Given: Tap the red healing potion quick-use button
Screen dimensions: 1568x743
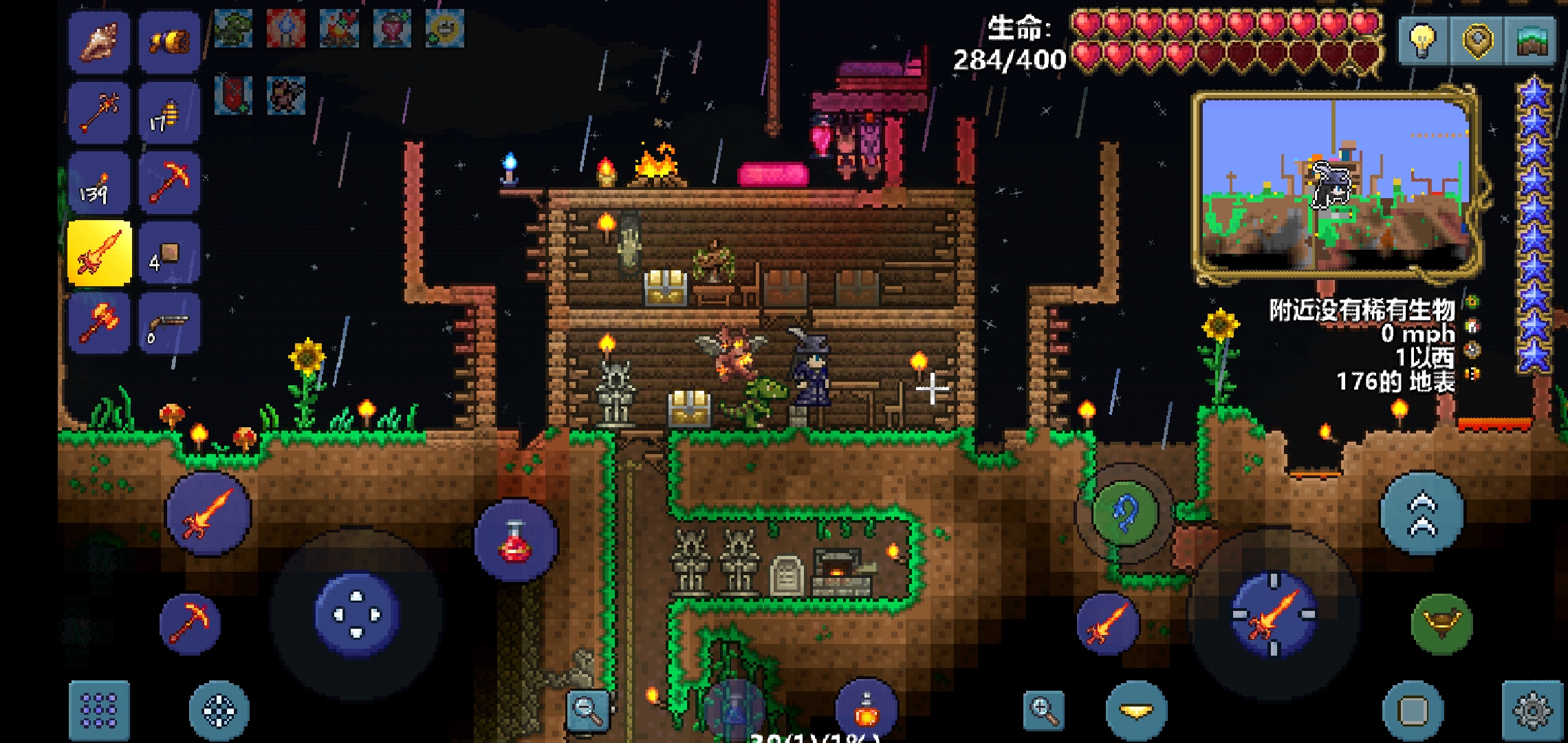Looking at the screenshot, I should coord(516,541).
